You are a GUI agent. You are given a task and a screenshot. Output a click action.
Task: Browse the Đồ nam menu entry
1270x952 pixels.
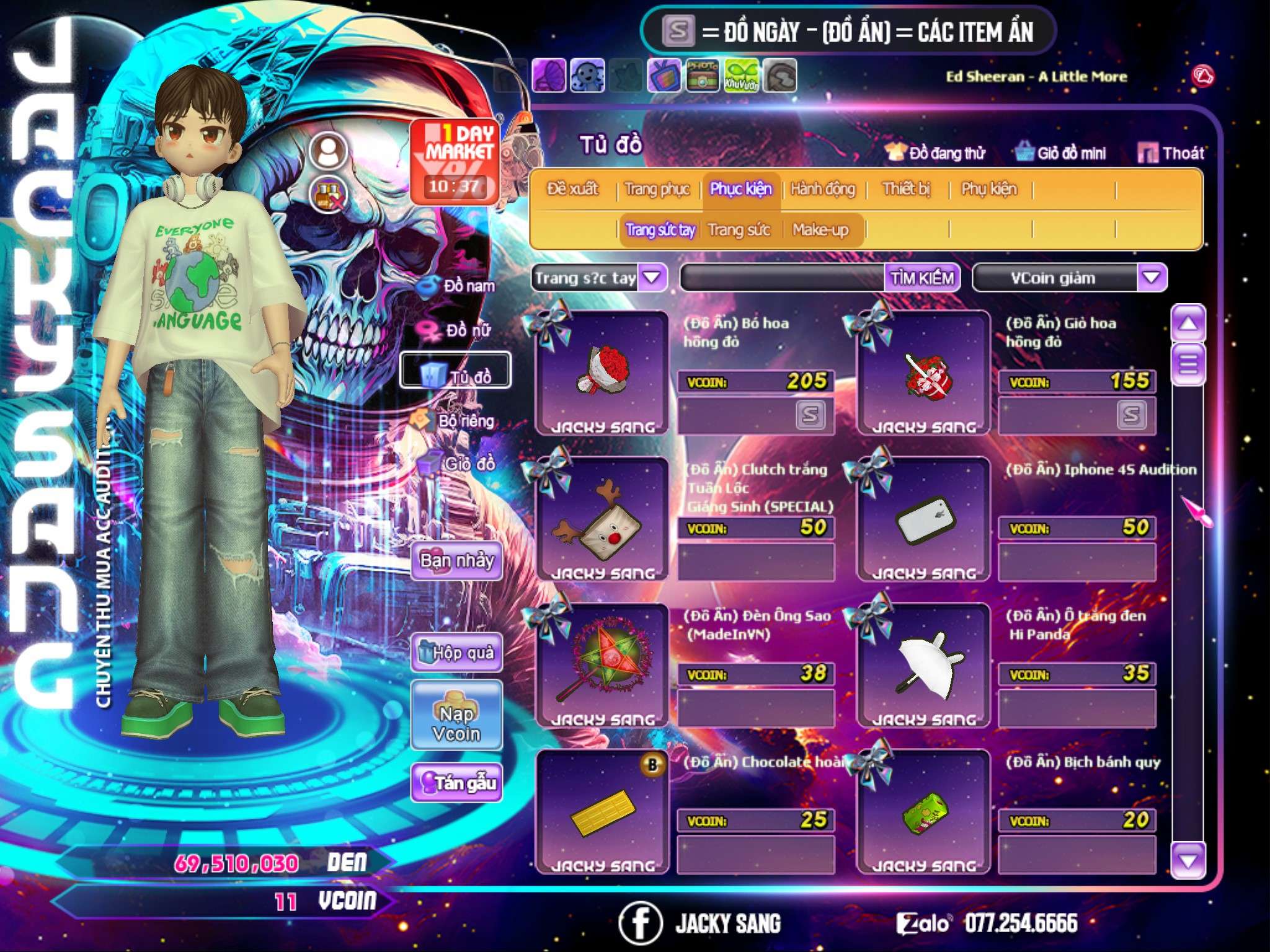458,286
